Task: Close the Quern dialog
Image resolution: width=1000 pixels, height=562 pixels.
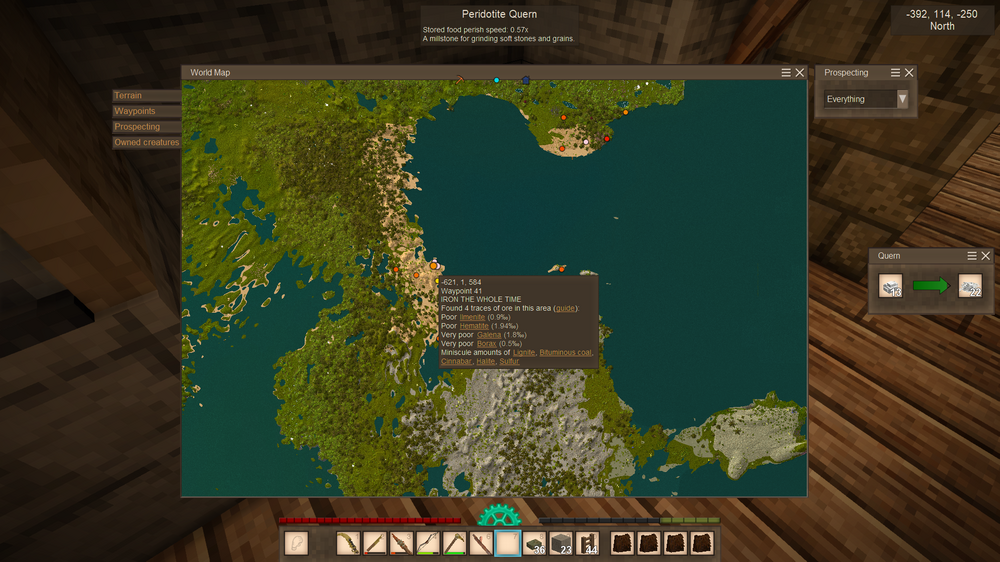Action: click(x=986, y=256)
